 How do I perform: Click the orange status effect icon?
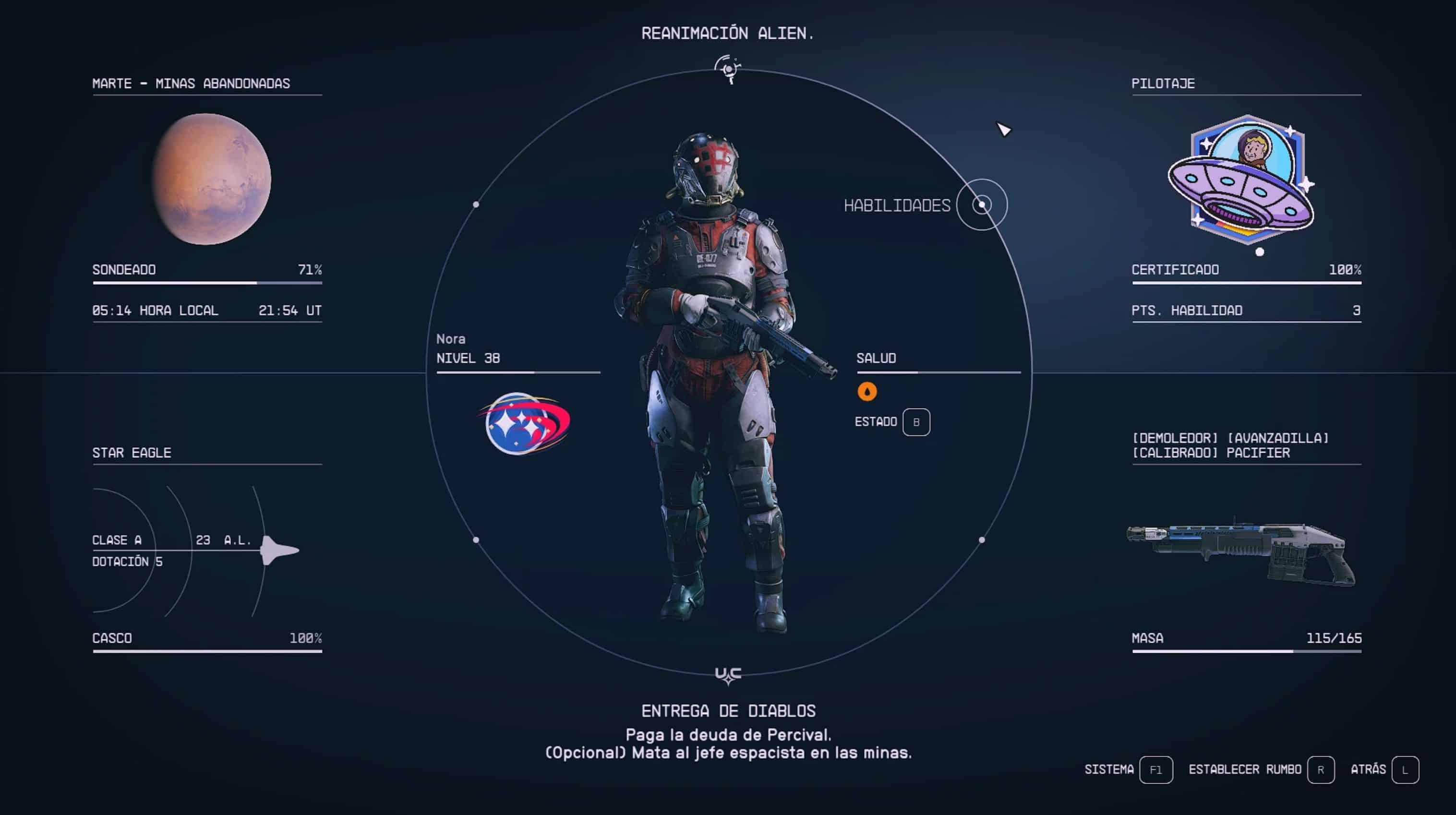[x=866, y=392]
